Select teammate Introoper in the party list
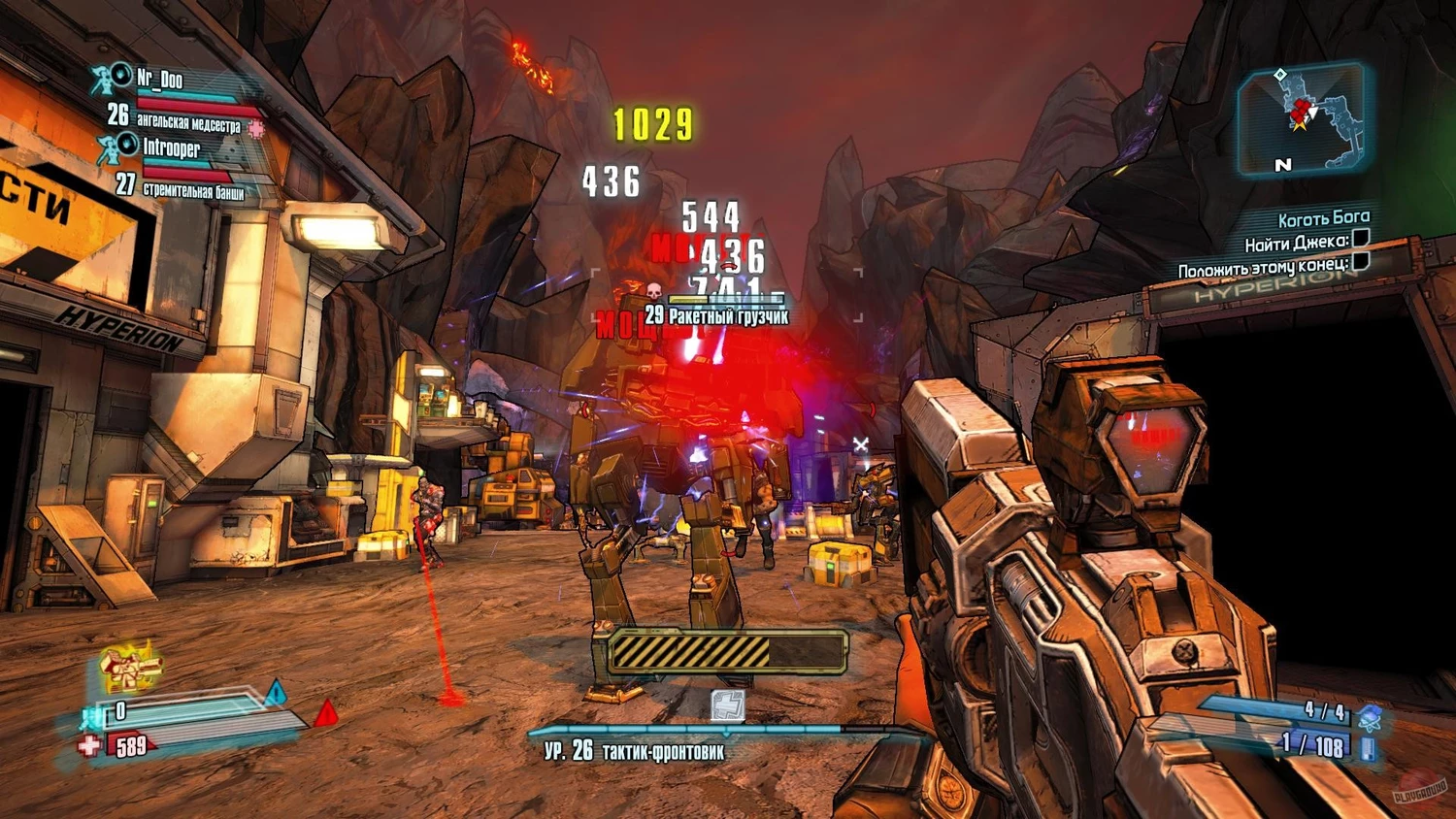Screen dimensions: 1456x819 pos(171,148)
